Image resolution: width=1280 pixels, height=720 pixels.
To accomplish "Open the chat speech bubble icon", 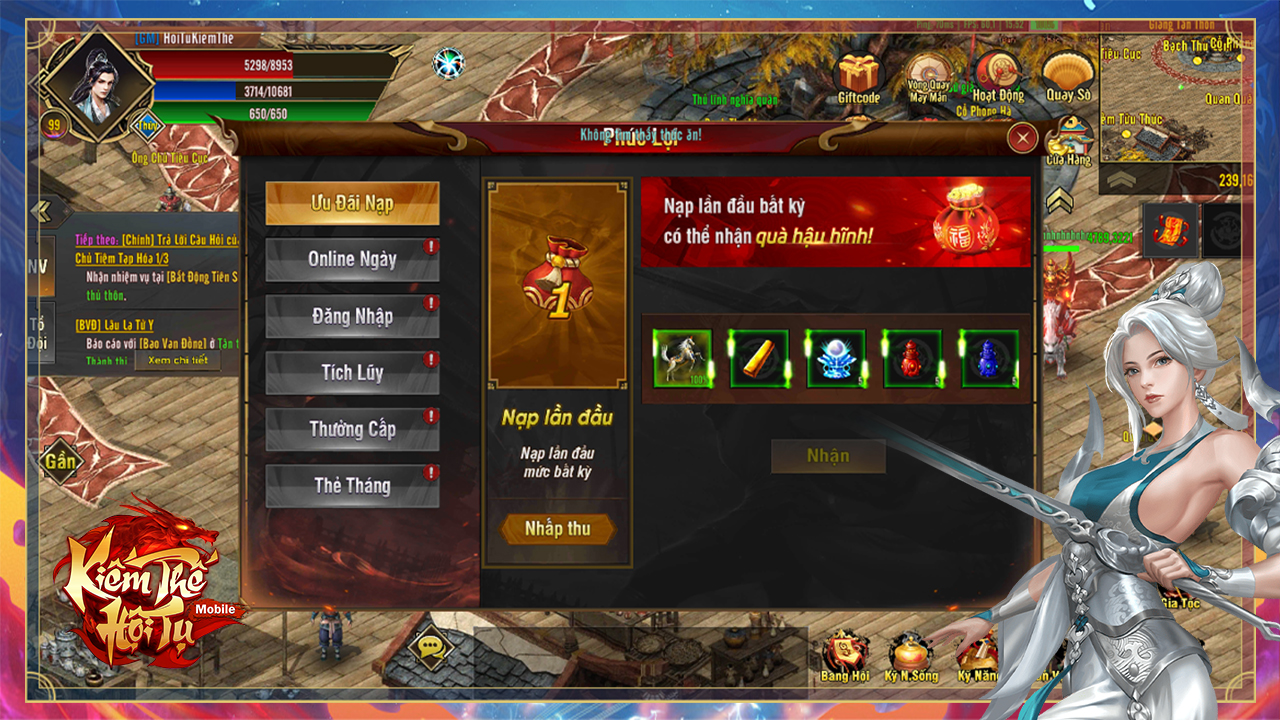I will (432, 648).
